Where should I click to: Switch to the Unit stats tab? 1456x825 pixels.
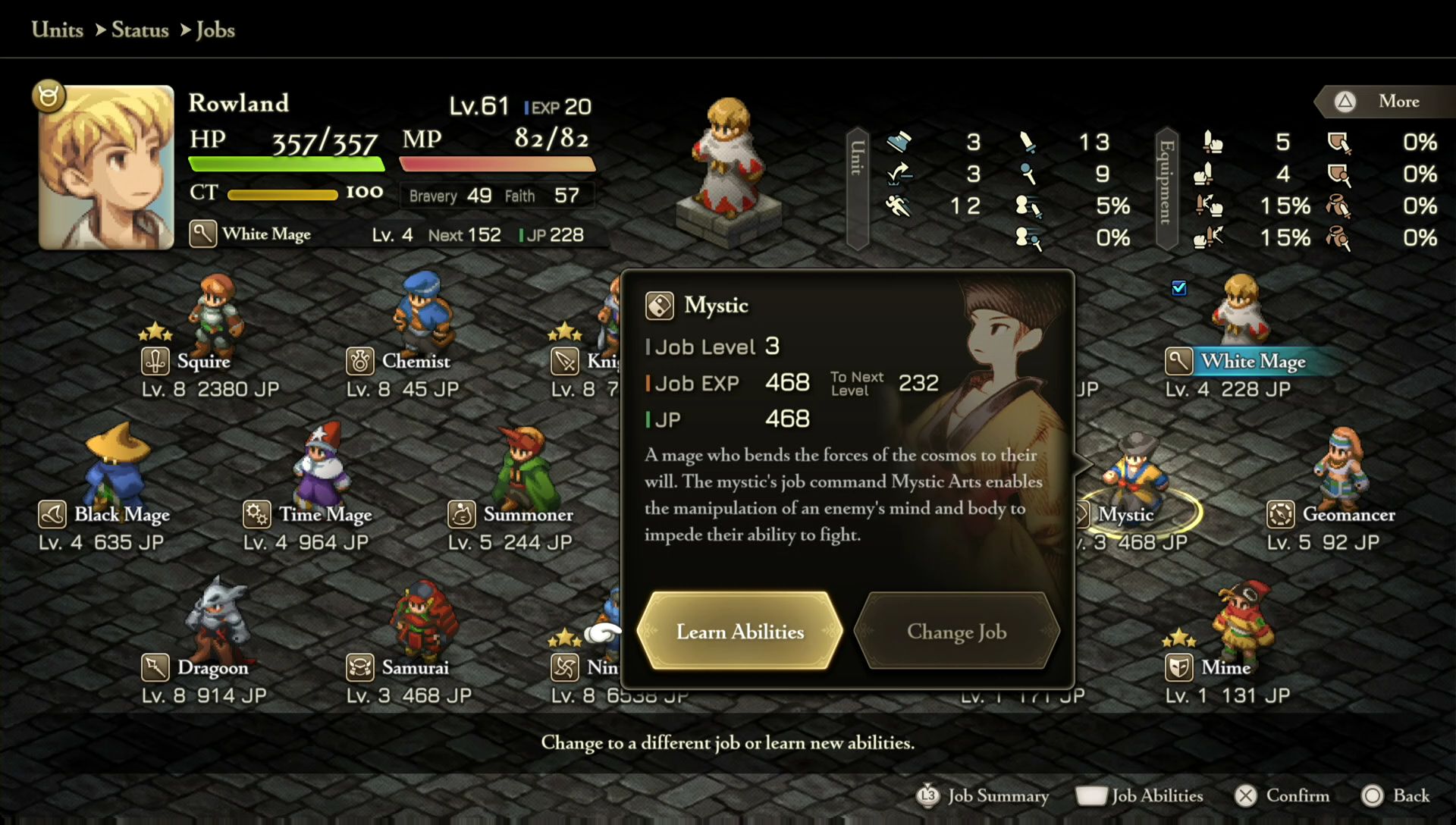(x=857, y=188)
